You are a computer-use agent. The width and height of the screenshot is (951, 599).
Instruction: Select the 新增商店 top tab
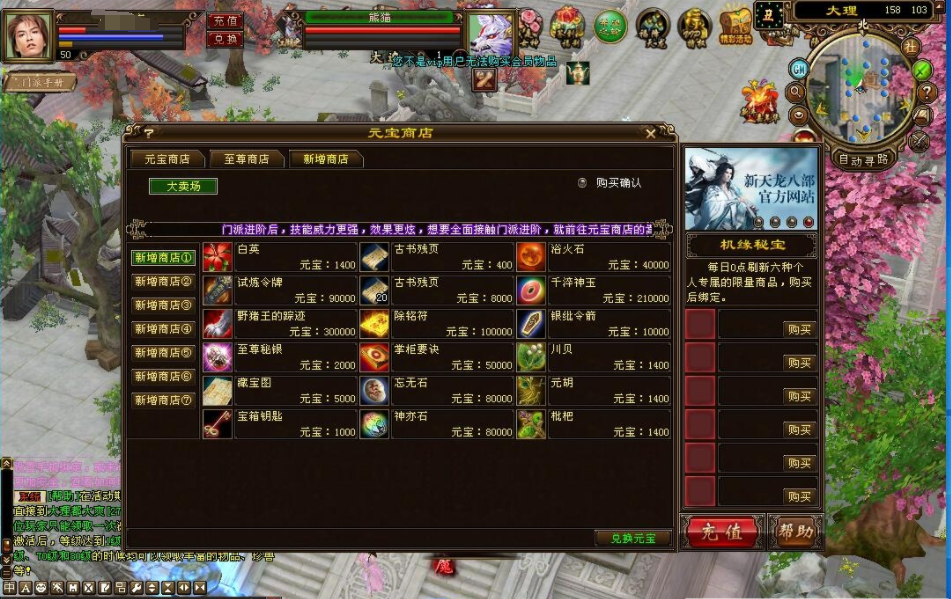click(x=325, y=159)
